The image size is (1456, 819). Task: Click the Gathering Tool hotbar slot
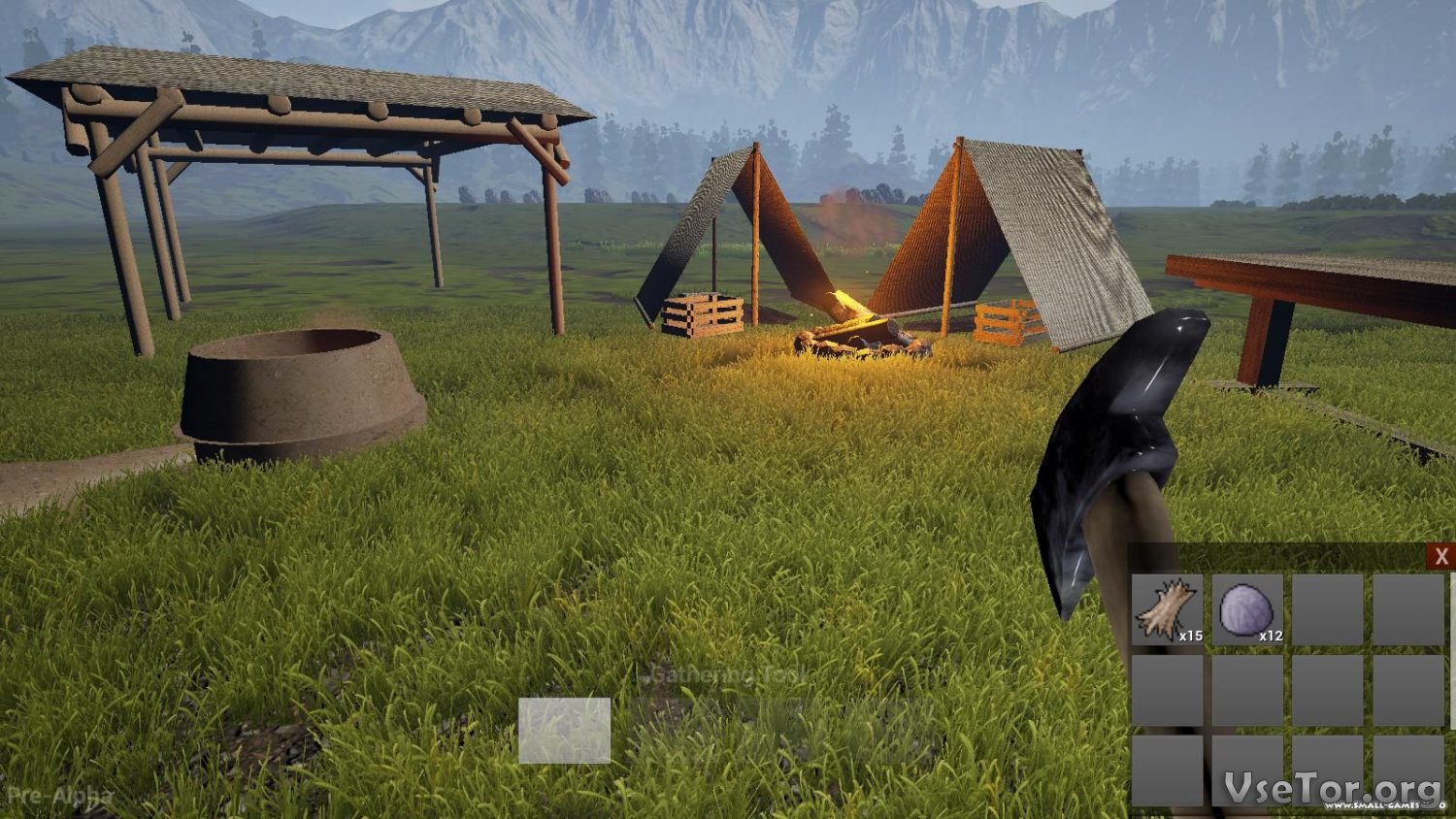coord(564,731)
